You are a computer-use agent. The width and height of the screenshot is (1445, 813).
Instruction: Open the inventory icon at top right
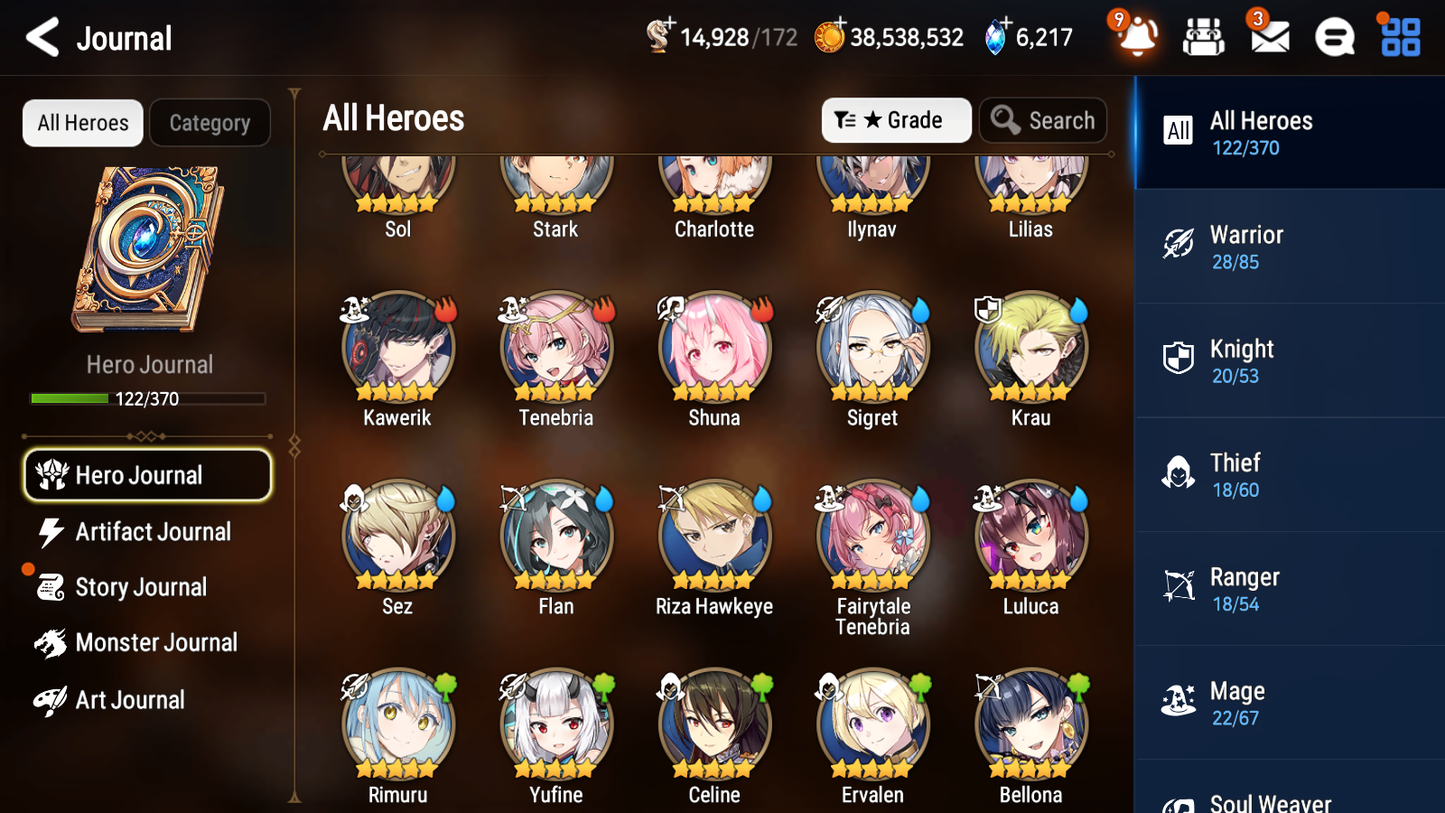(1203, 36)
